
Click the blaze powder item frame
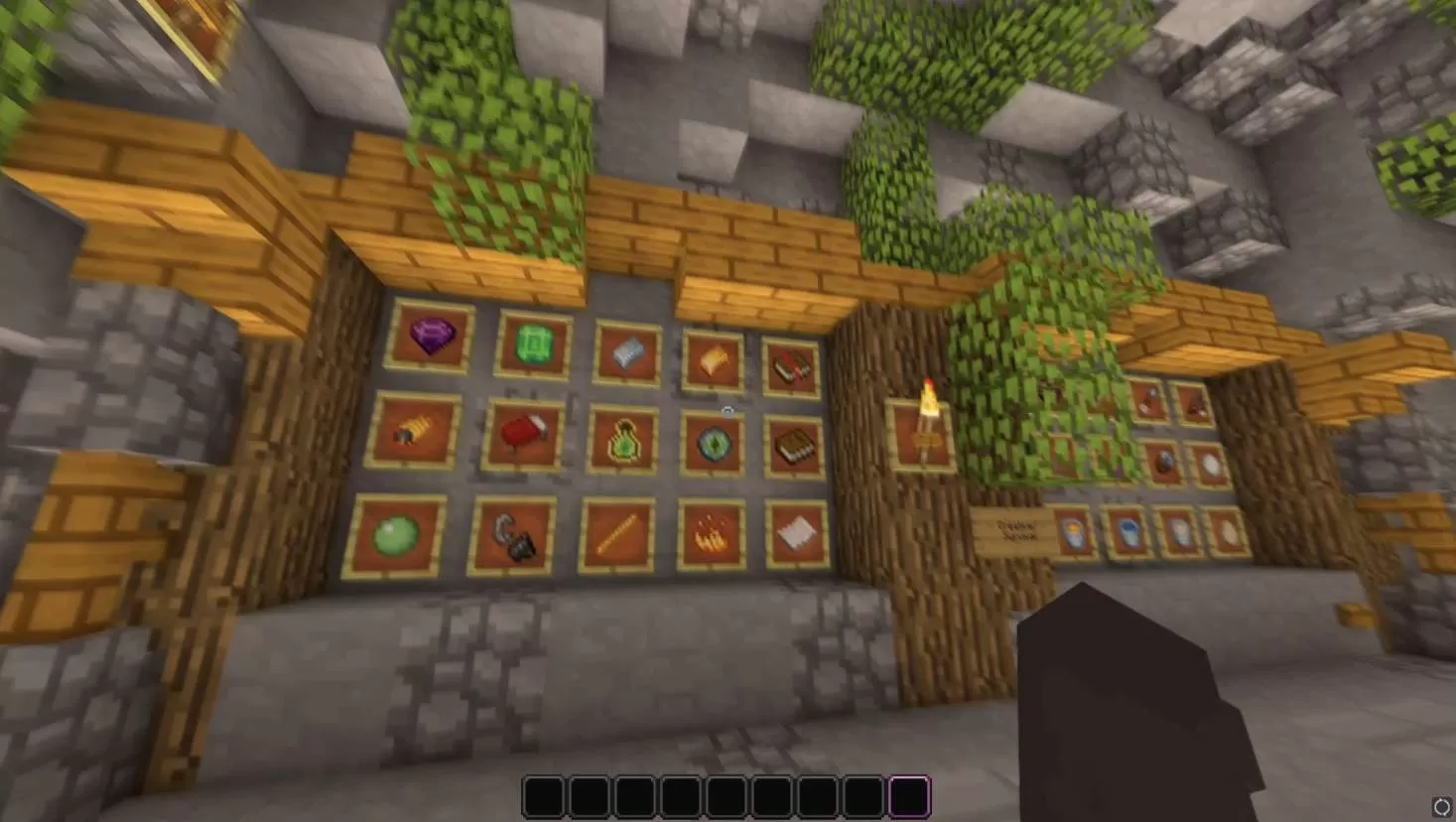710,533
